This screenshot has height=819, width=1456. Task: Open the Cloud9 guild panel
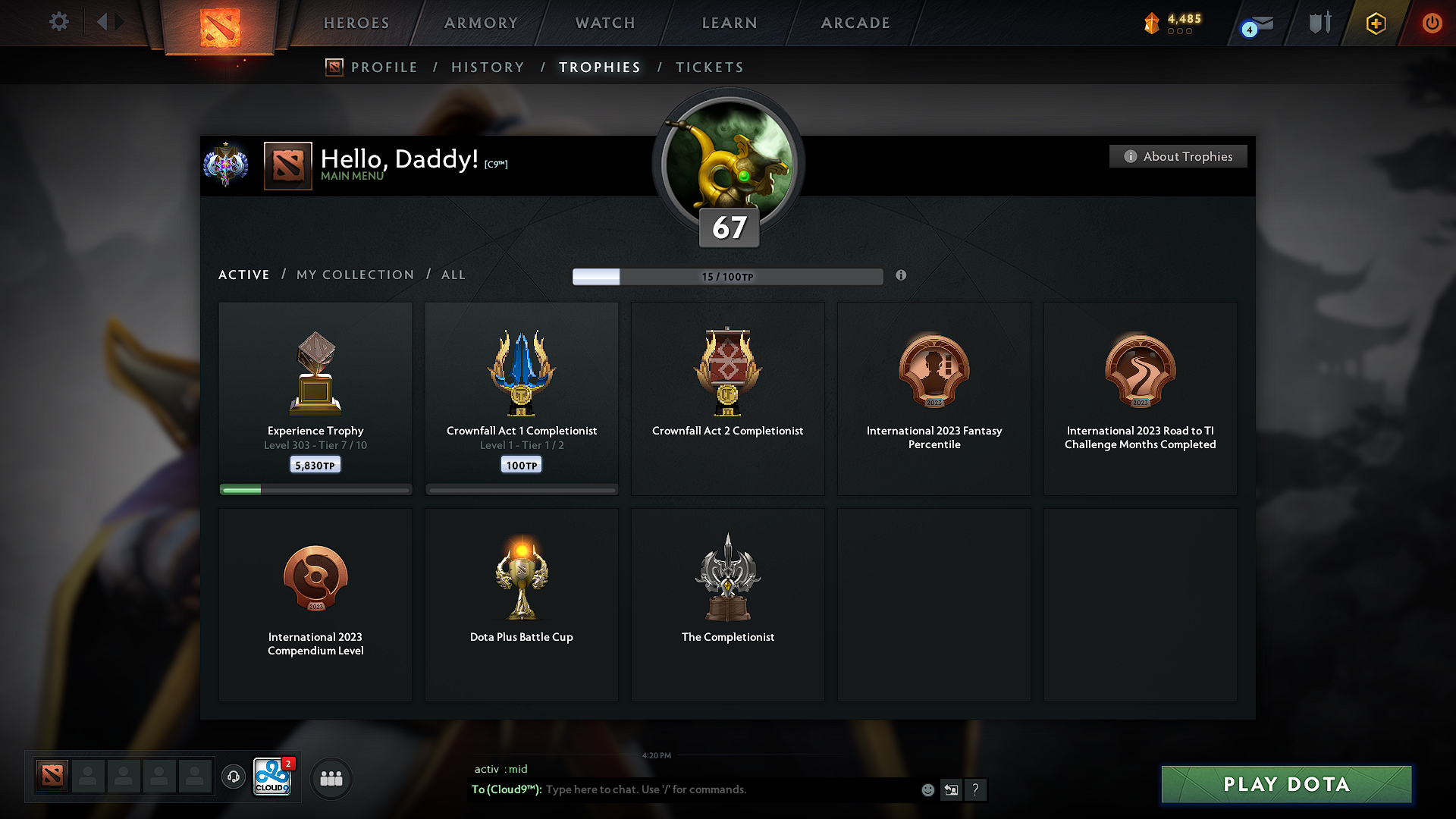pyautogui.click(x=271, y=777)
